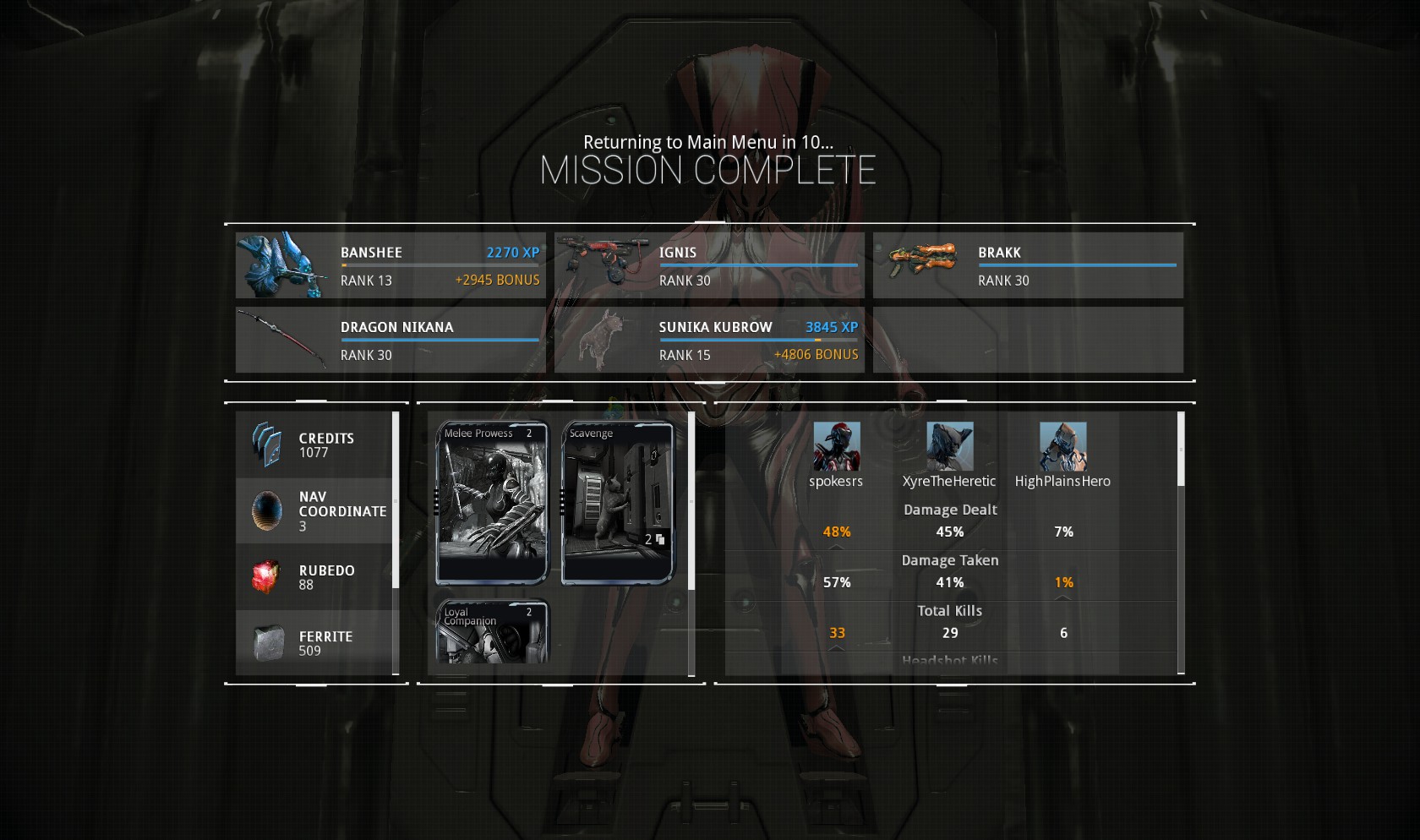Image resolution: width=1420 pixels, height=840 pixels.
Task: Inspect the Melee Prowess mod card
Action: tap(492, 503)
